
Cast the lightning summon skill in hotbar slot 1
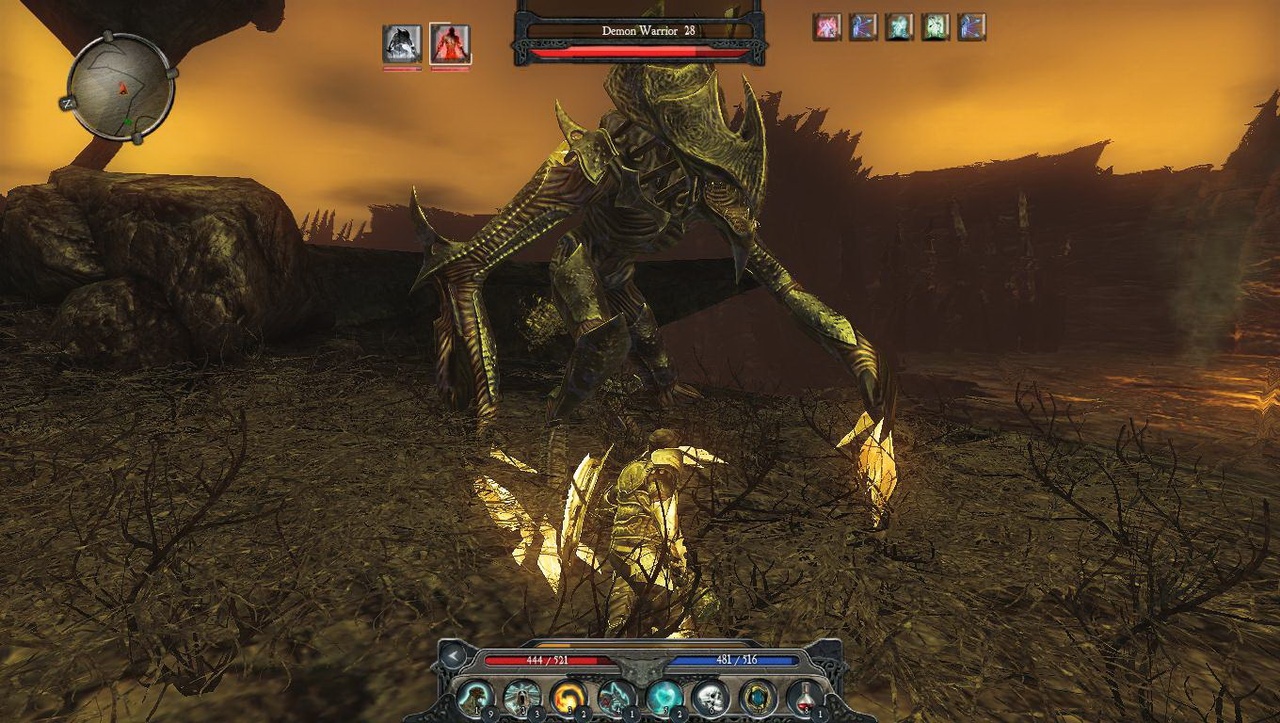tap(474, 698)
